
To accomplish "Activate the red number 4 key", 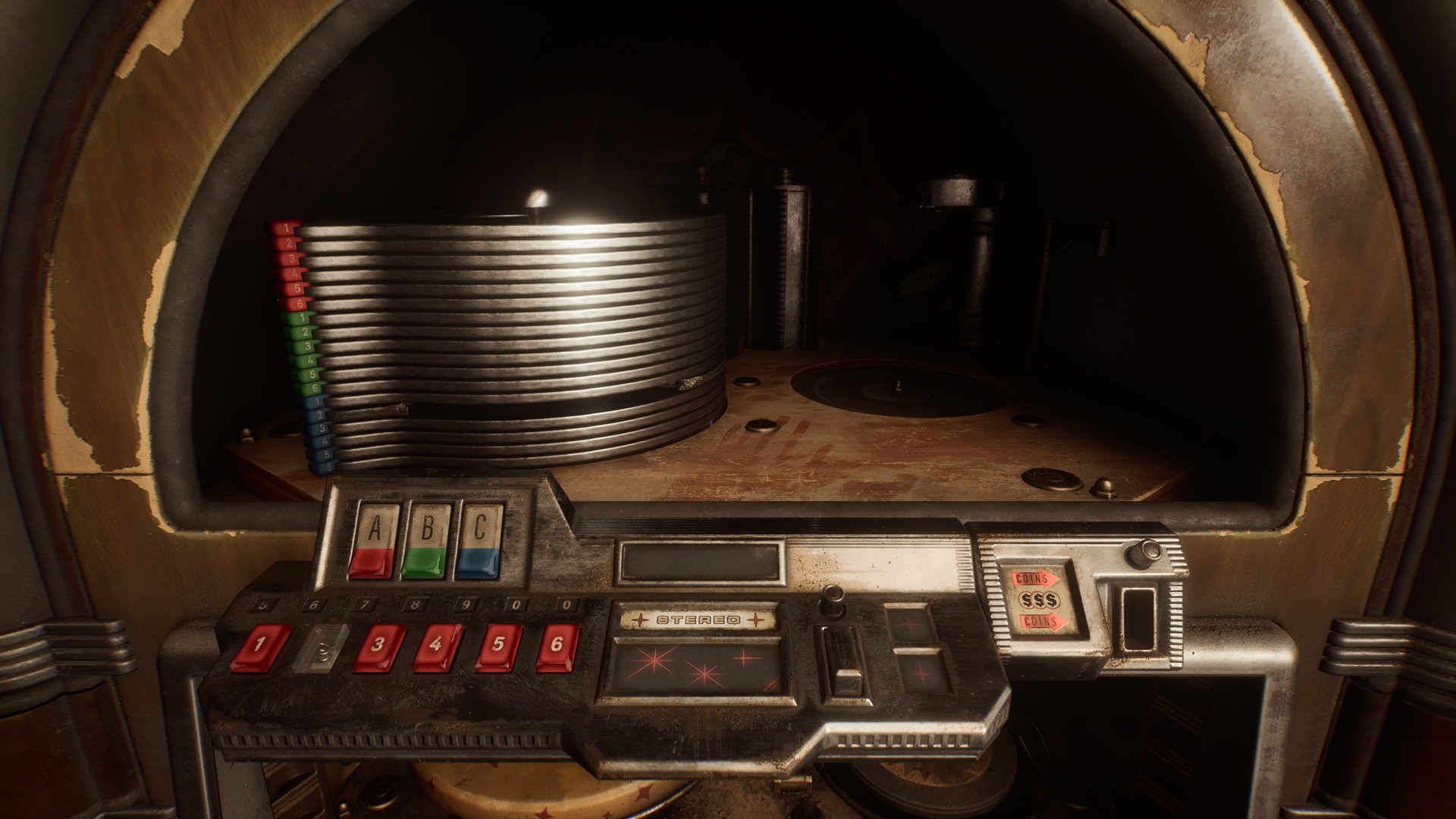I will point(437,647).
